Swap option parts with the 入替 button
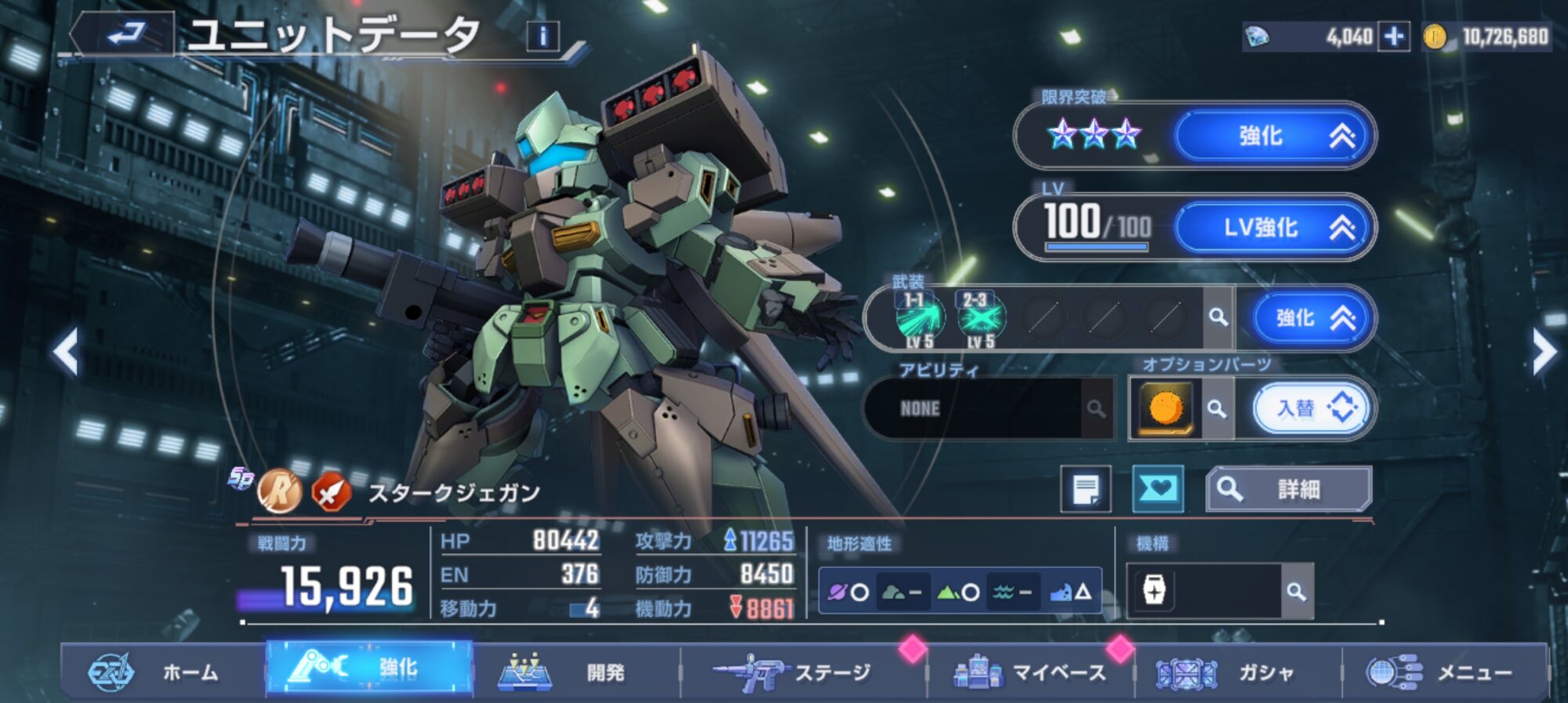The height and width of the screenshot is (703, 1568). point(1312,408)
